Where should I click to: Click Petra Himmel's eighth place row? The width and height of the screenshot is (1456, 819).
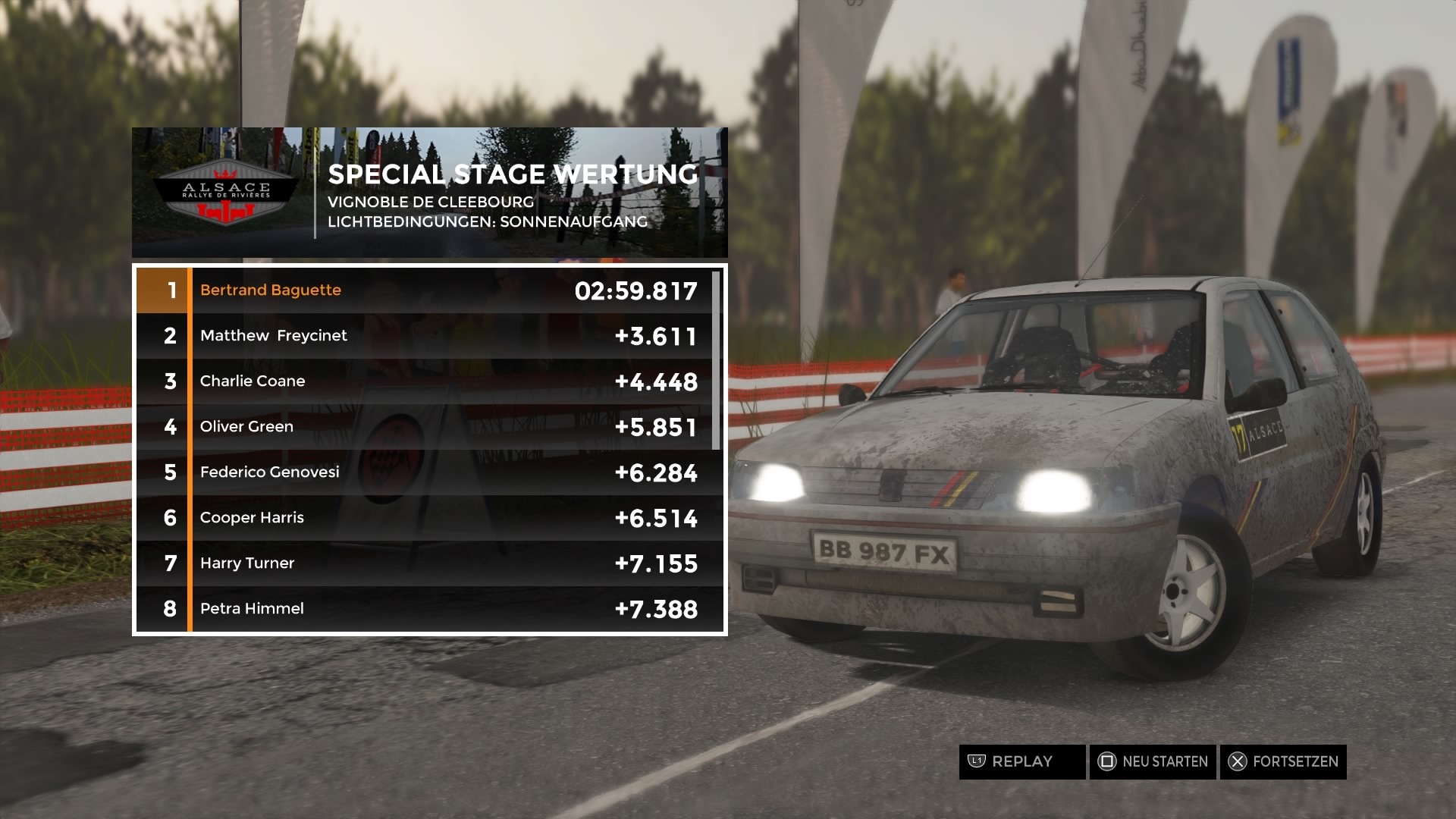(429, 609)
